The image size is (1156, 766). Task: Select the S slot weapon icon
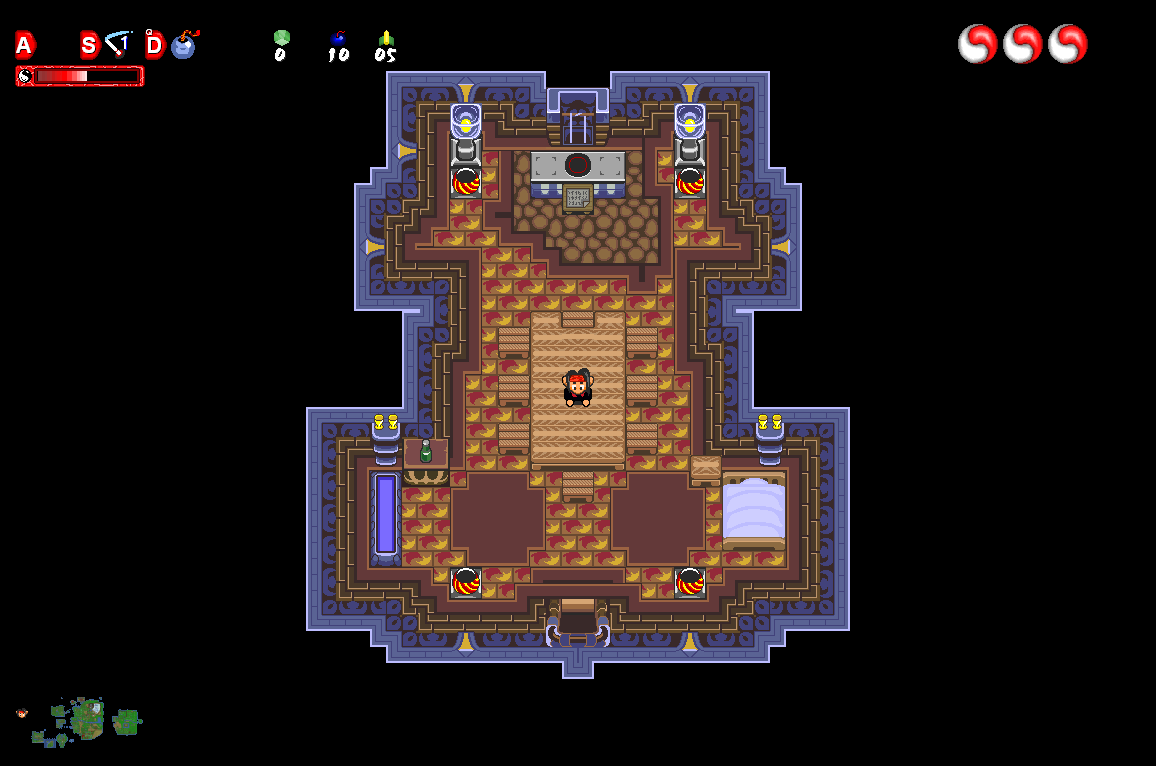click(x=119, y=44)
